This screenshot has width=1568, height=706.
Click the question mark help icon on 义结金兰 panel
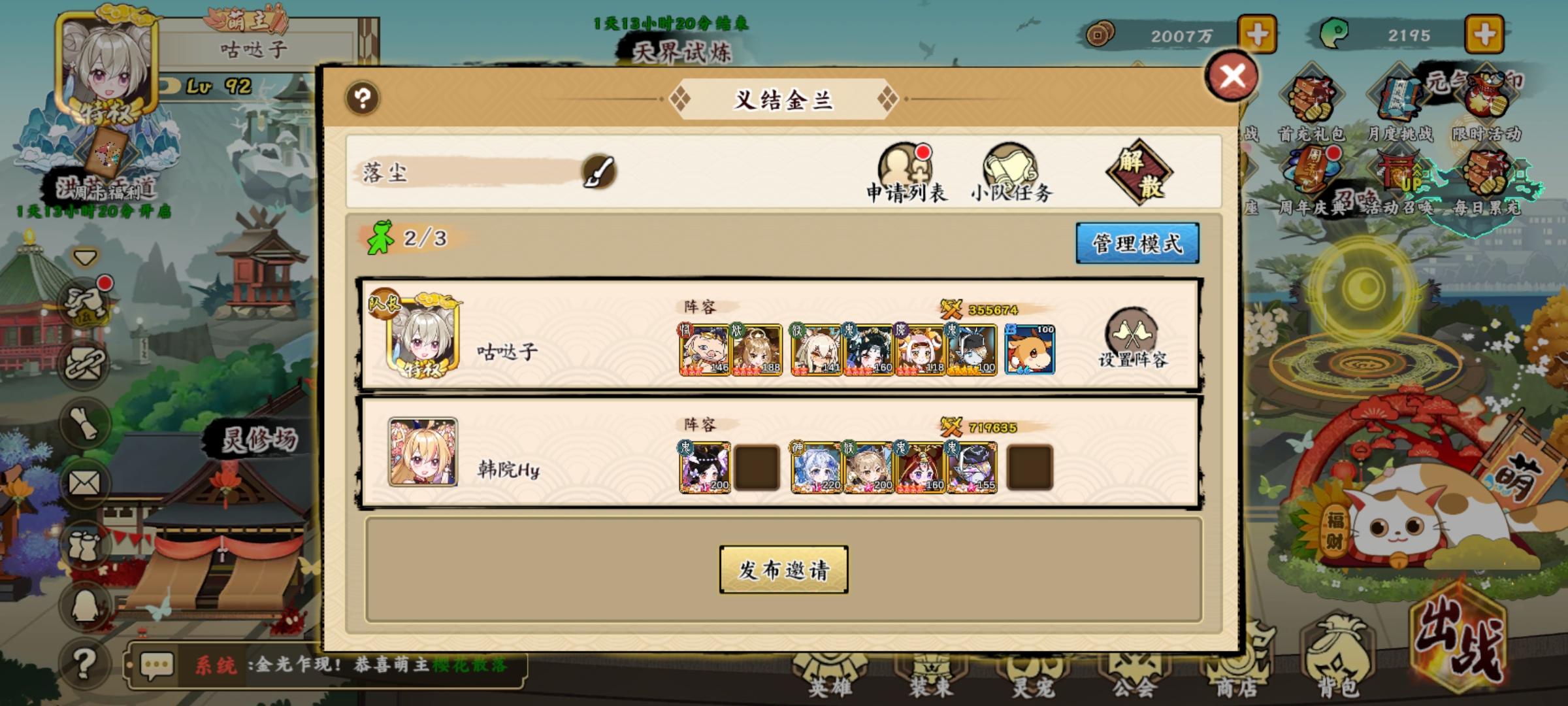point(363,98)
